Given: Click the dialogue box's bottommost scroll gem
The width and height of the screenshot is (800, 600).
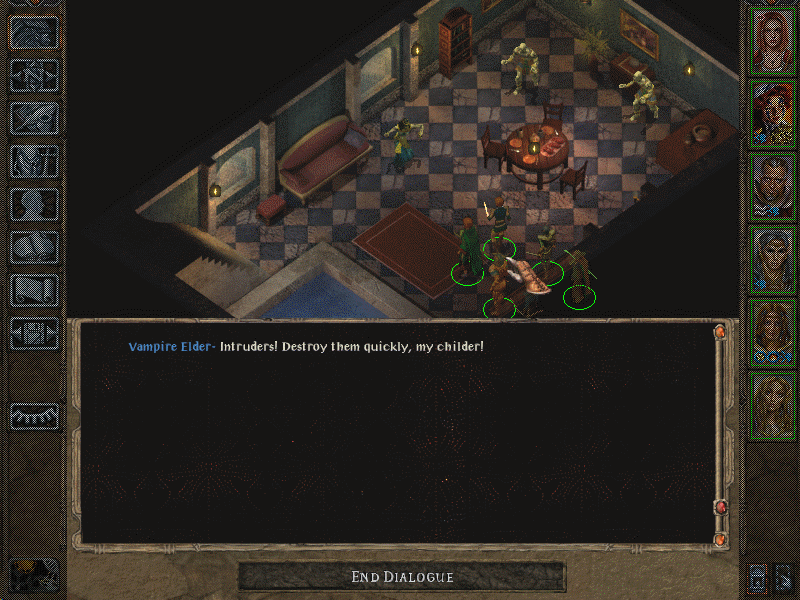Looking at the screenshot, I should point(718,540).
